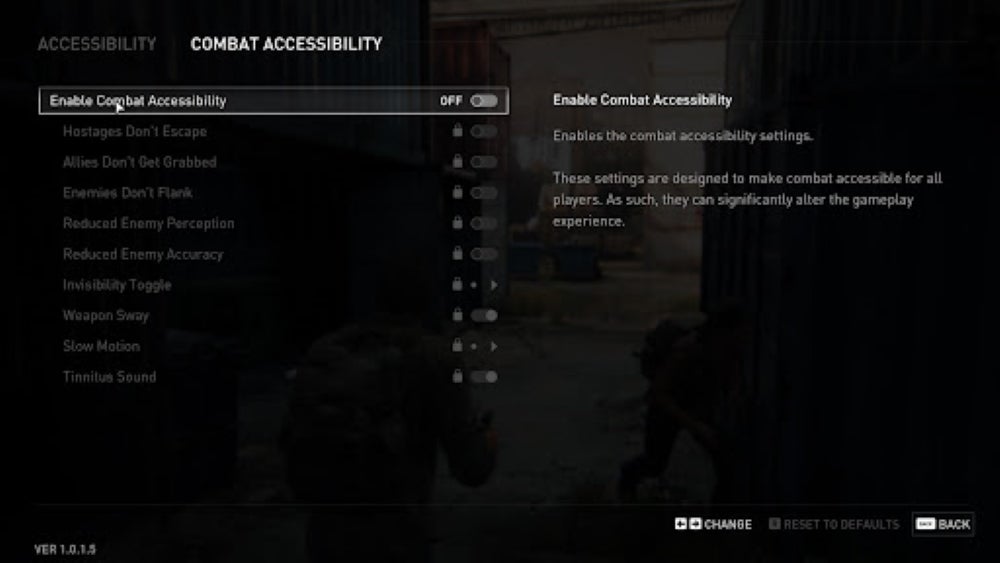
Task: Toggle the Tinnitus Sound switch
Action: pyautogui.click(x=484, y=377)
